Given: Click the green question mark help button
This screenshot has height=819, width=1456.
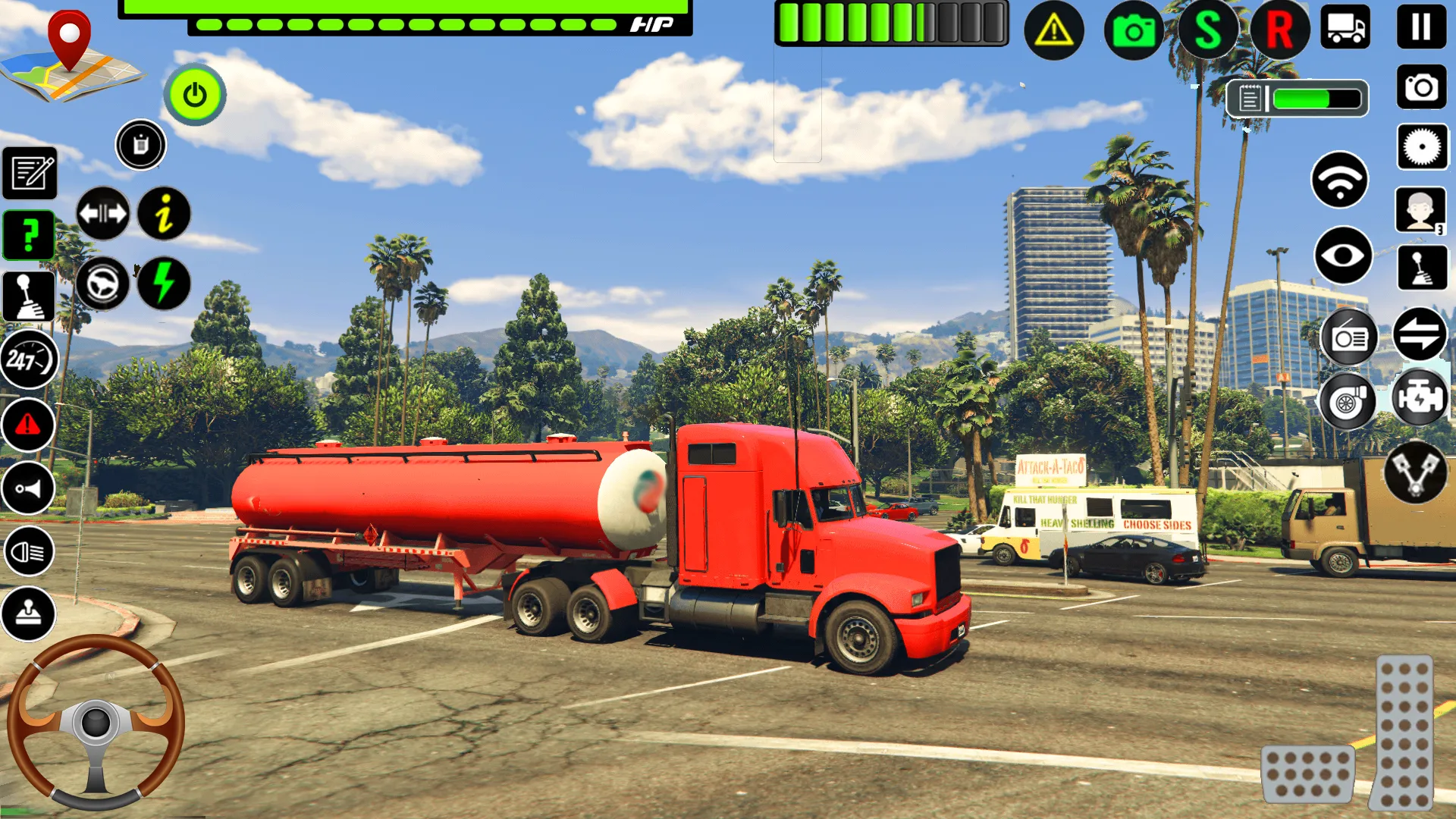Looking at the screenshot, I should point(29,235).
